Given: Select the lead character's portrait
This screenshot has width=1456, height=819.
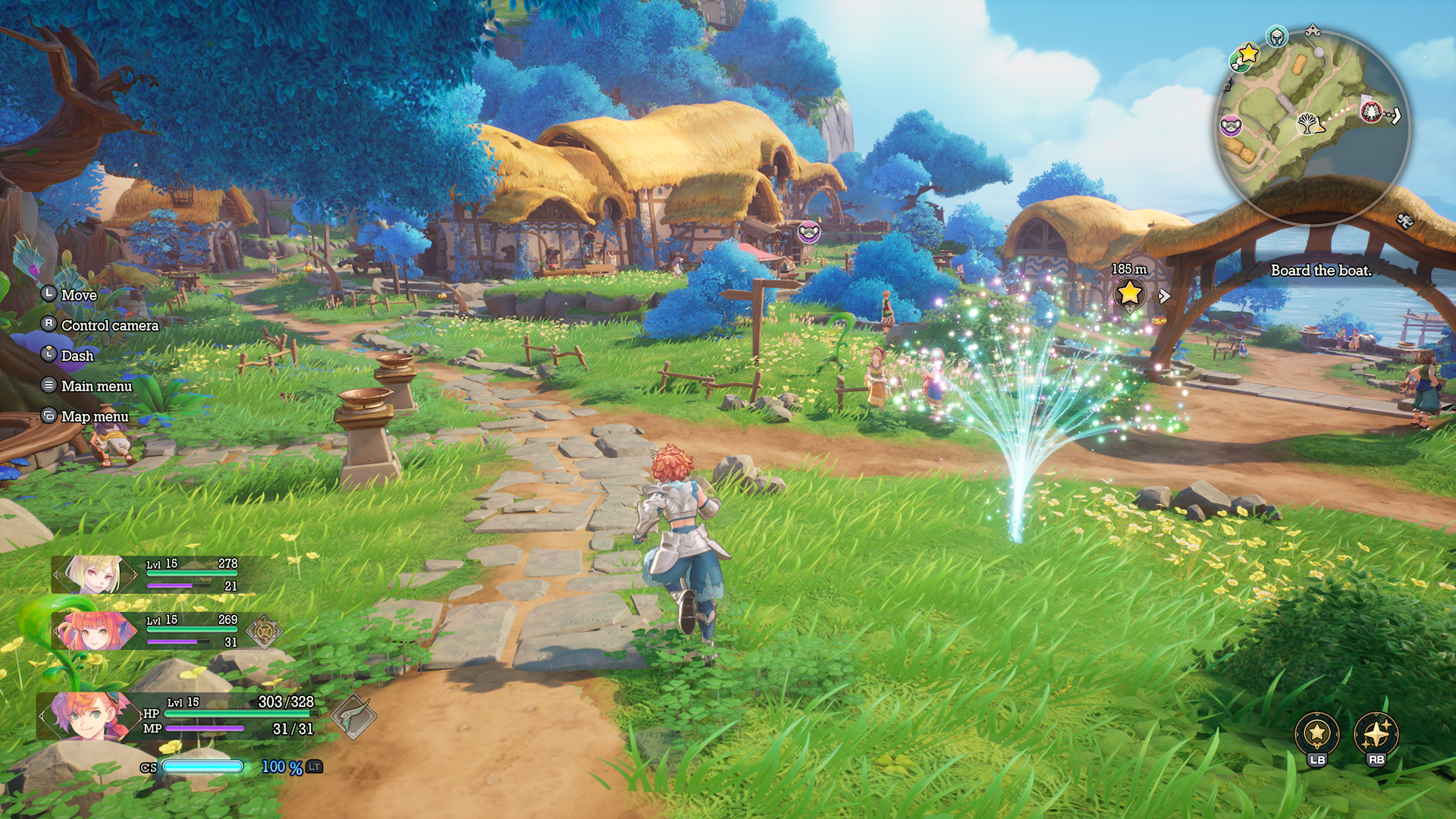Looking at the screenshot, I should pyautogui.click(x=85, y=715).
